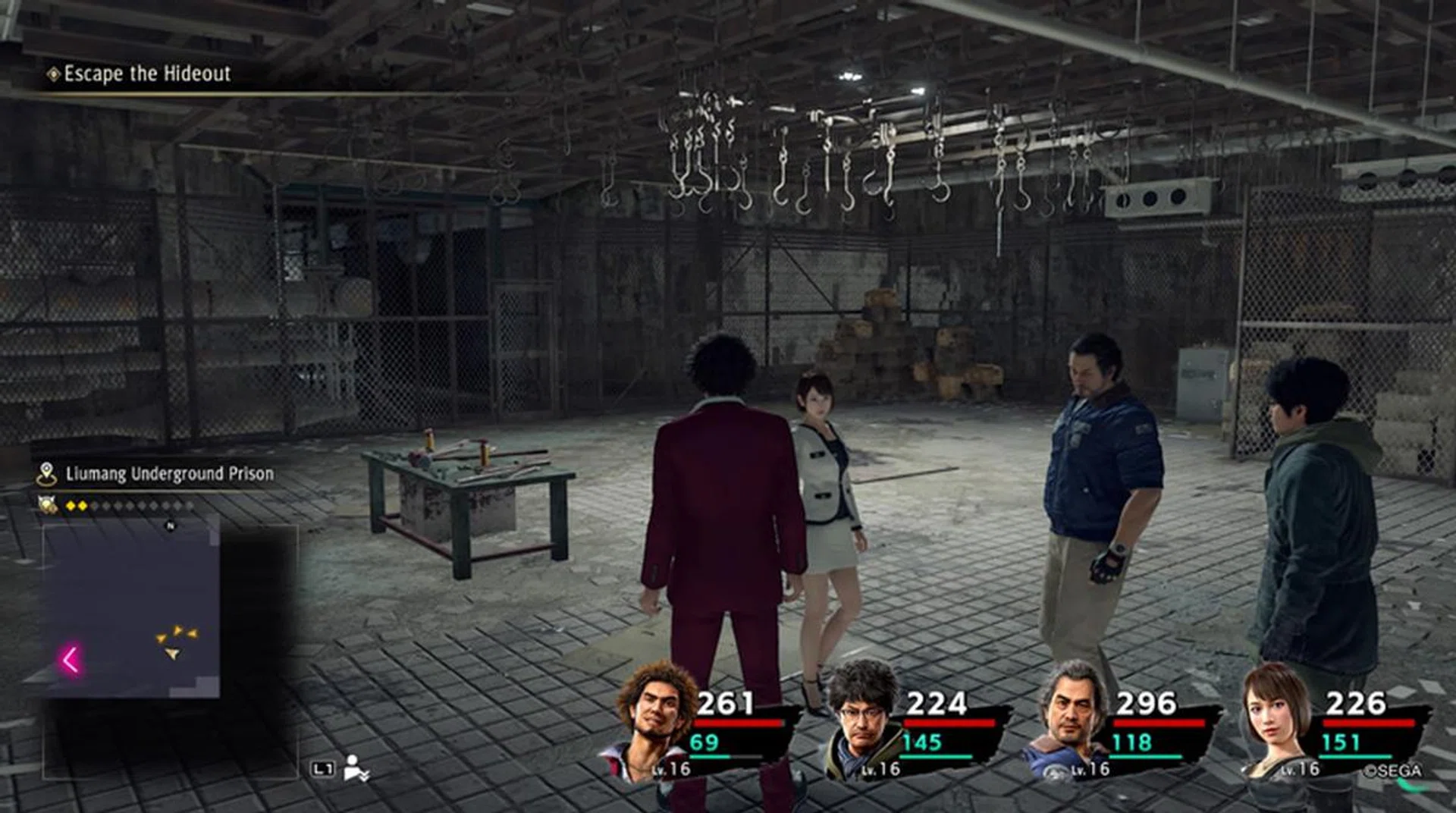Click the pink arrow marker on minimap

pyautogui.click(x=71, y=659)
